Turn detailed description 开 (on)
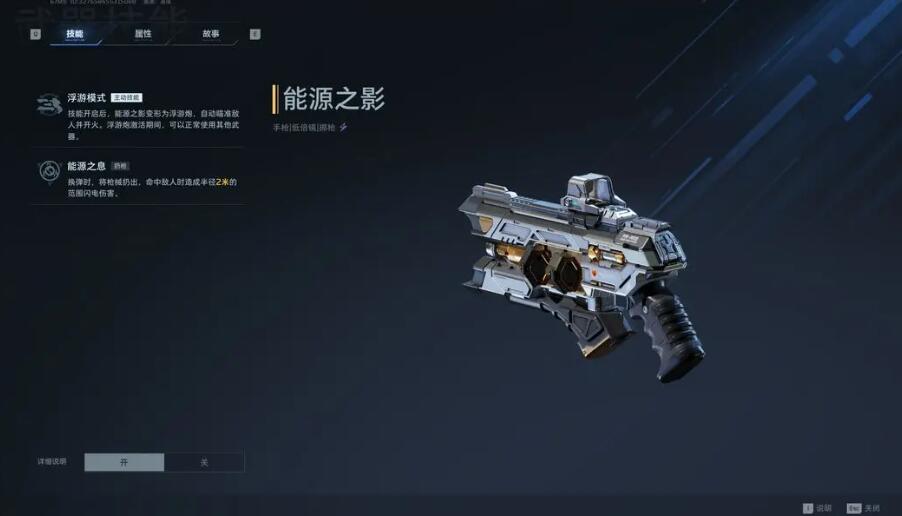The width and height of the screenshot is (902, 516). (124, 462)
